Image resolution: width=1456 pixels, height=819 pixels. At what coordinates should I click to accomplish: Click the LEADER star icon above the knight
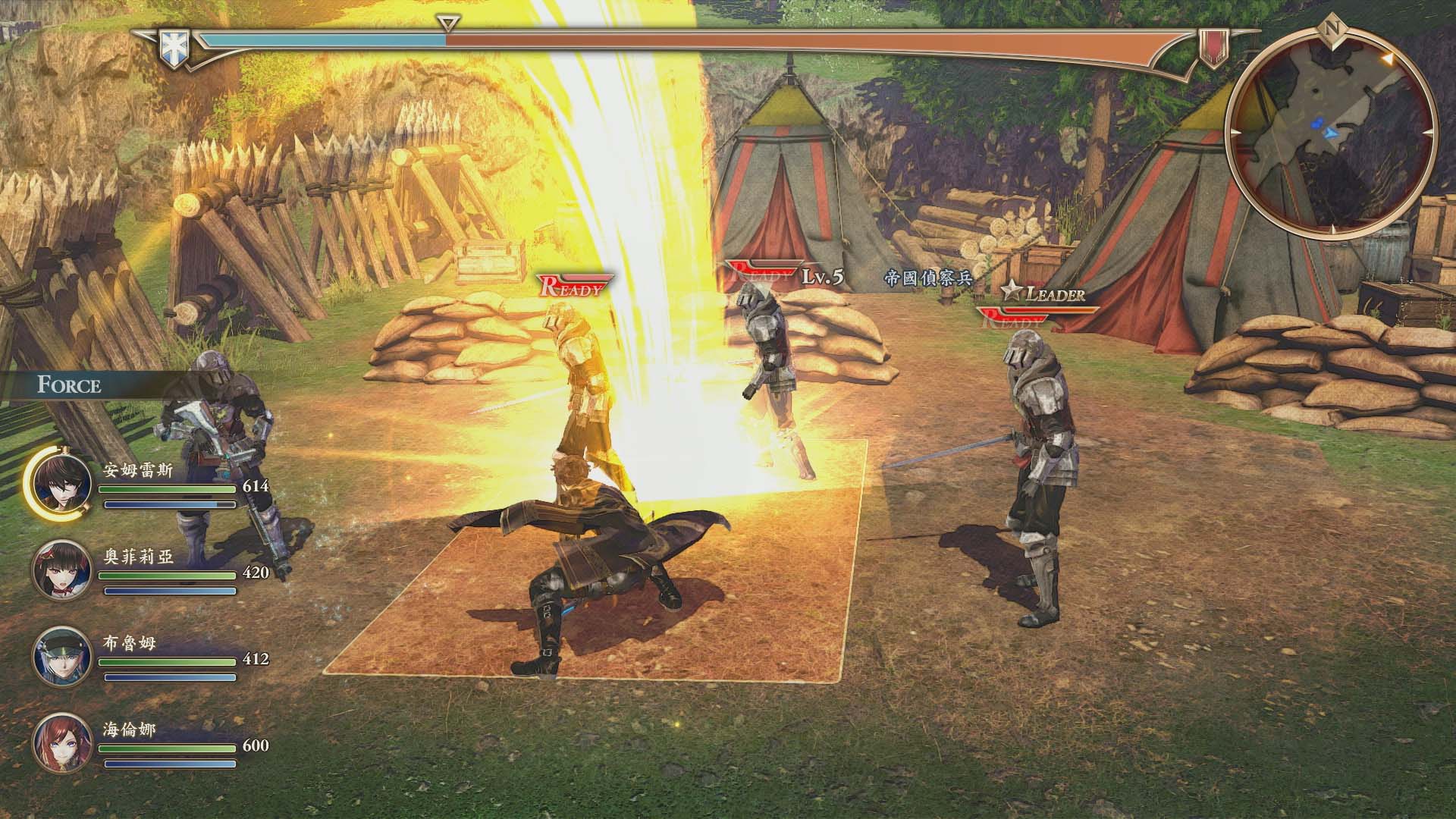tap(1011, 290)
